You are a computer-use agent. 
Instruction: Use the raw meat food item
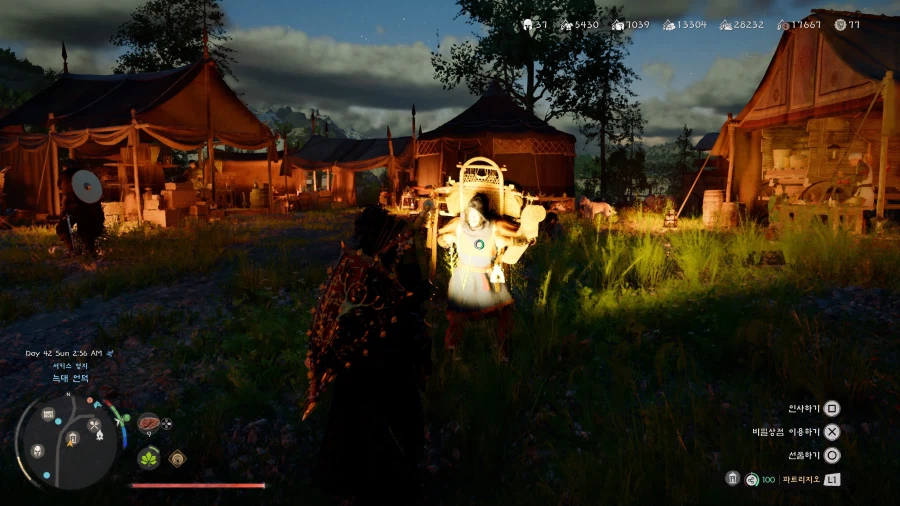click(148, 422)
